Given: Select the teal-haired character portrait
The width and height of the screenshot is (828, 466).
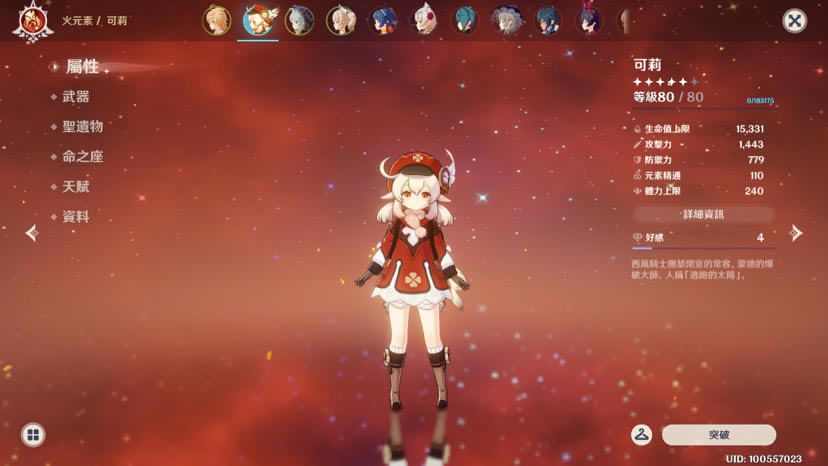Looking at the screenshot, I should tap(465, 20).
